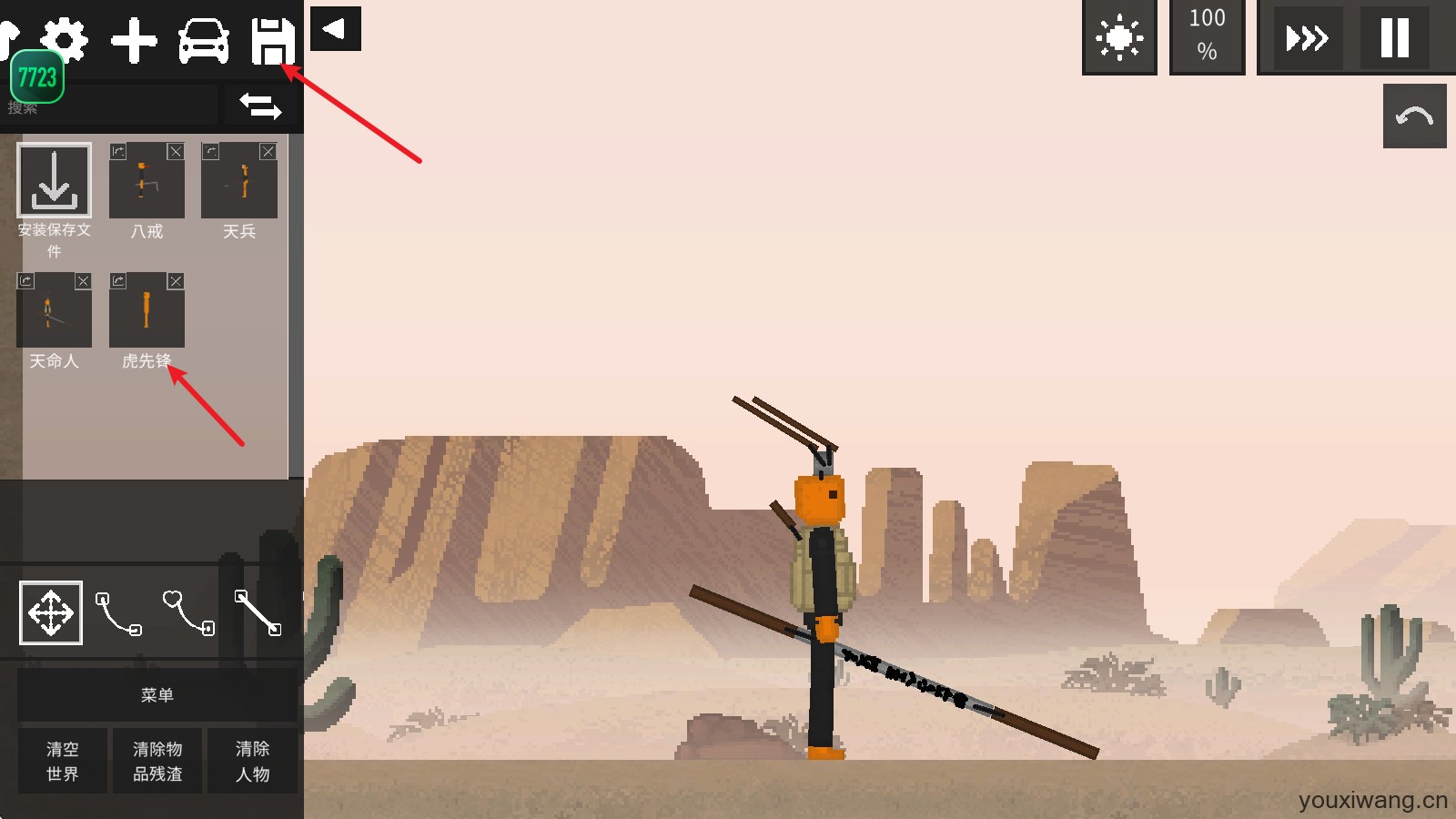Image resolution: width=1456 pixels, height=819 pixels.
Task: Select the 天命人 saved contraption
Action: pyautogui.click(x=54, y=311)
